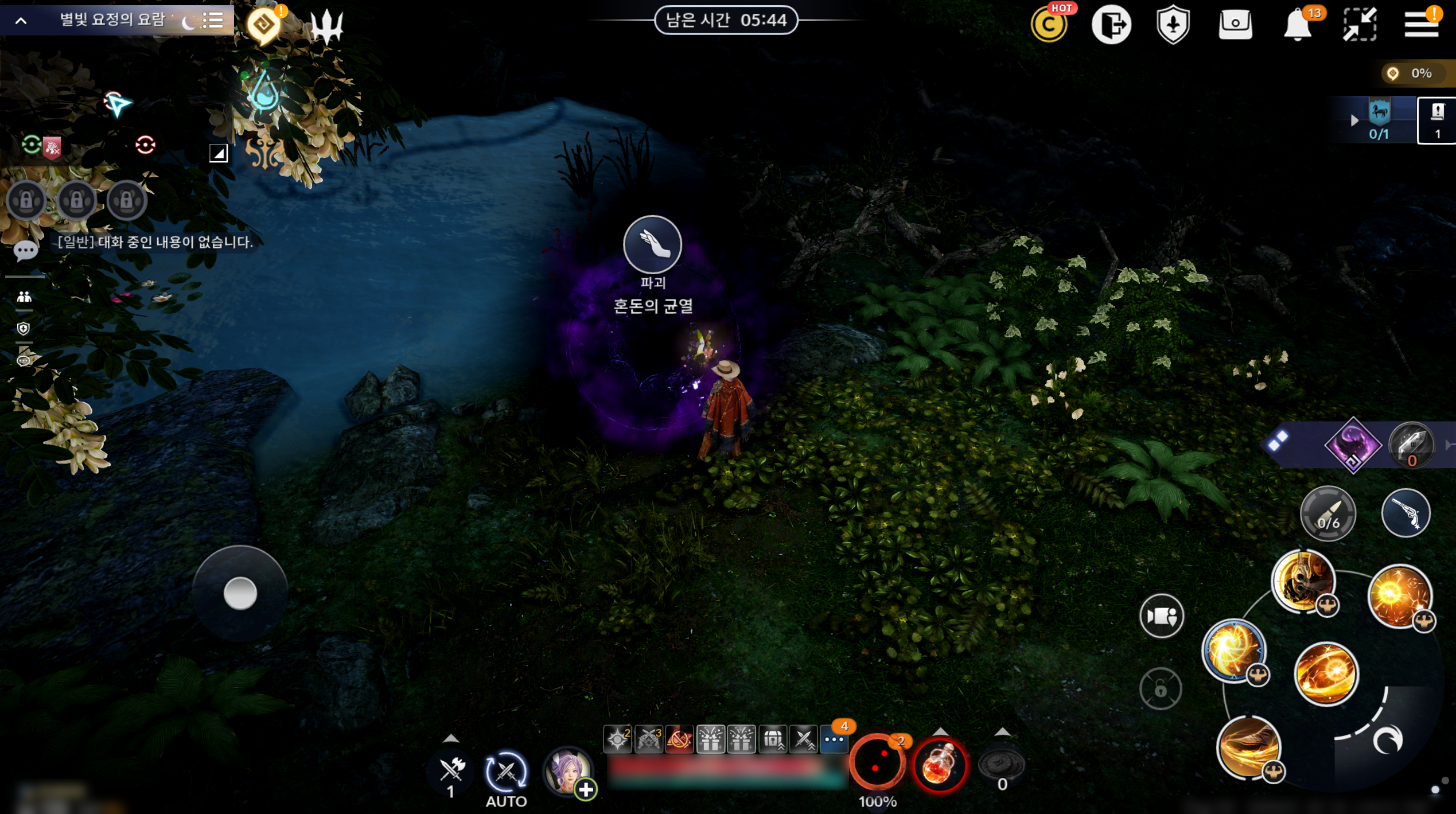Activate the revolver pistol skill
This screenshot has width=1456, height=814.
click(x=1406, y=513)
